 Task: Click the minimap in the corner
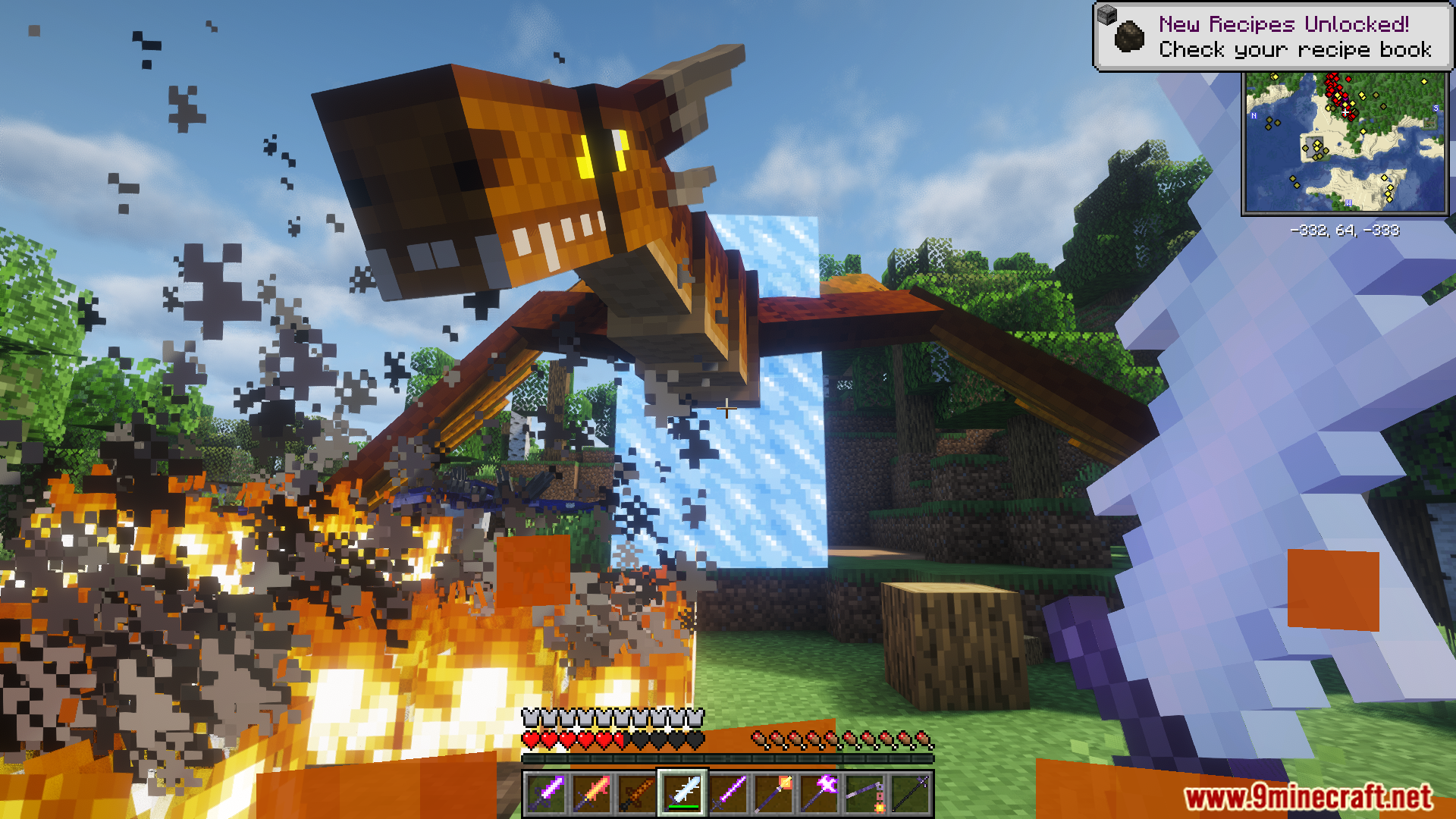click(x=1345, y=143)
